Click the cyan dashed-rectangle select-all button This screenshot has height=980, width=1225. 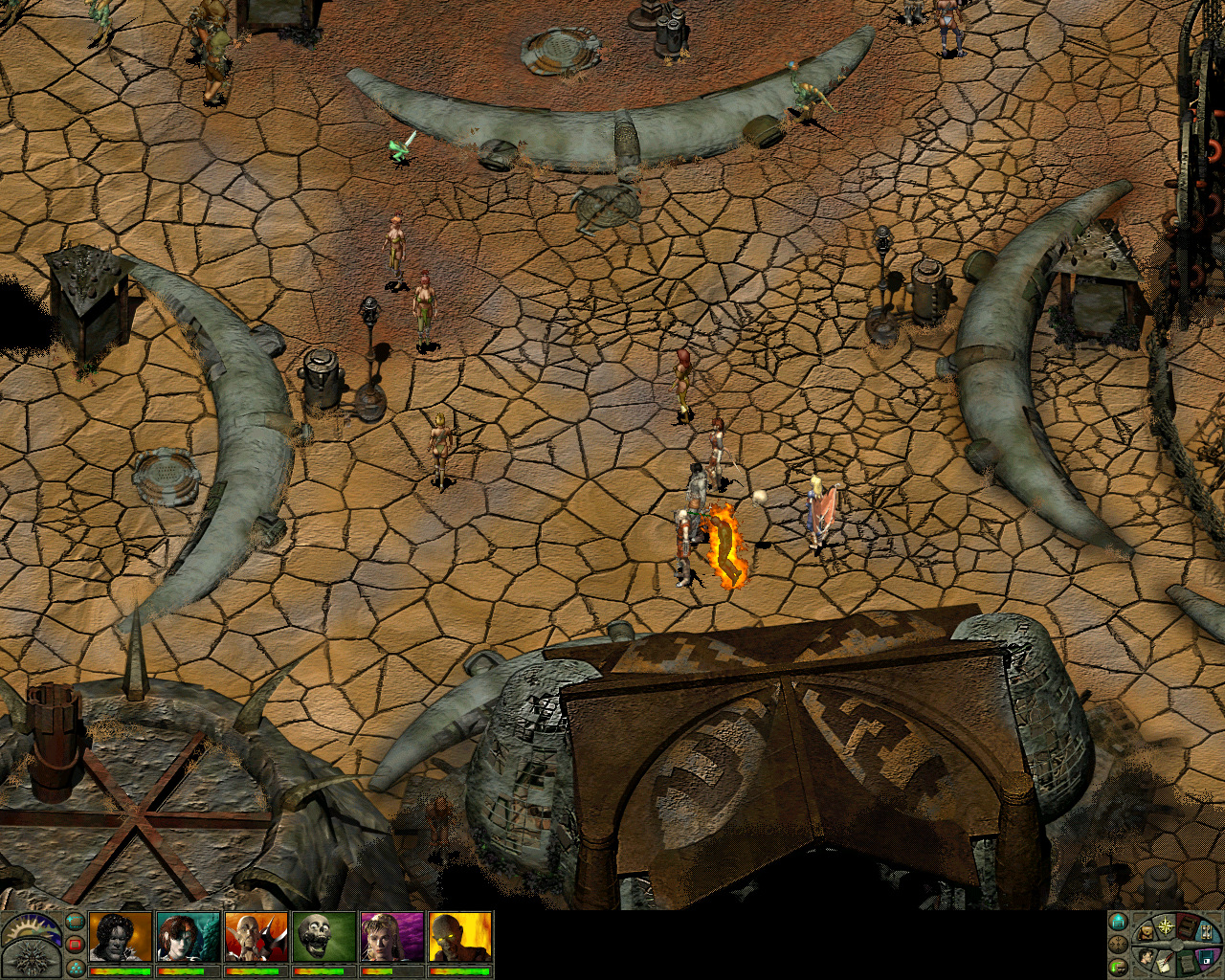click(x=75, y=923)
